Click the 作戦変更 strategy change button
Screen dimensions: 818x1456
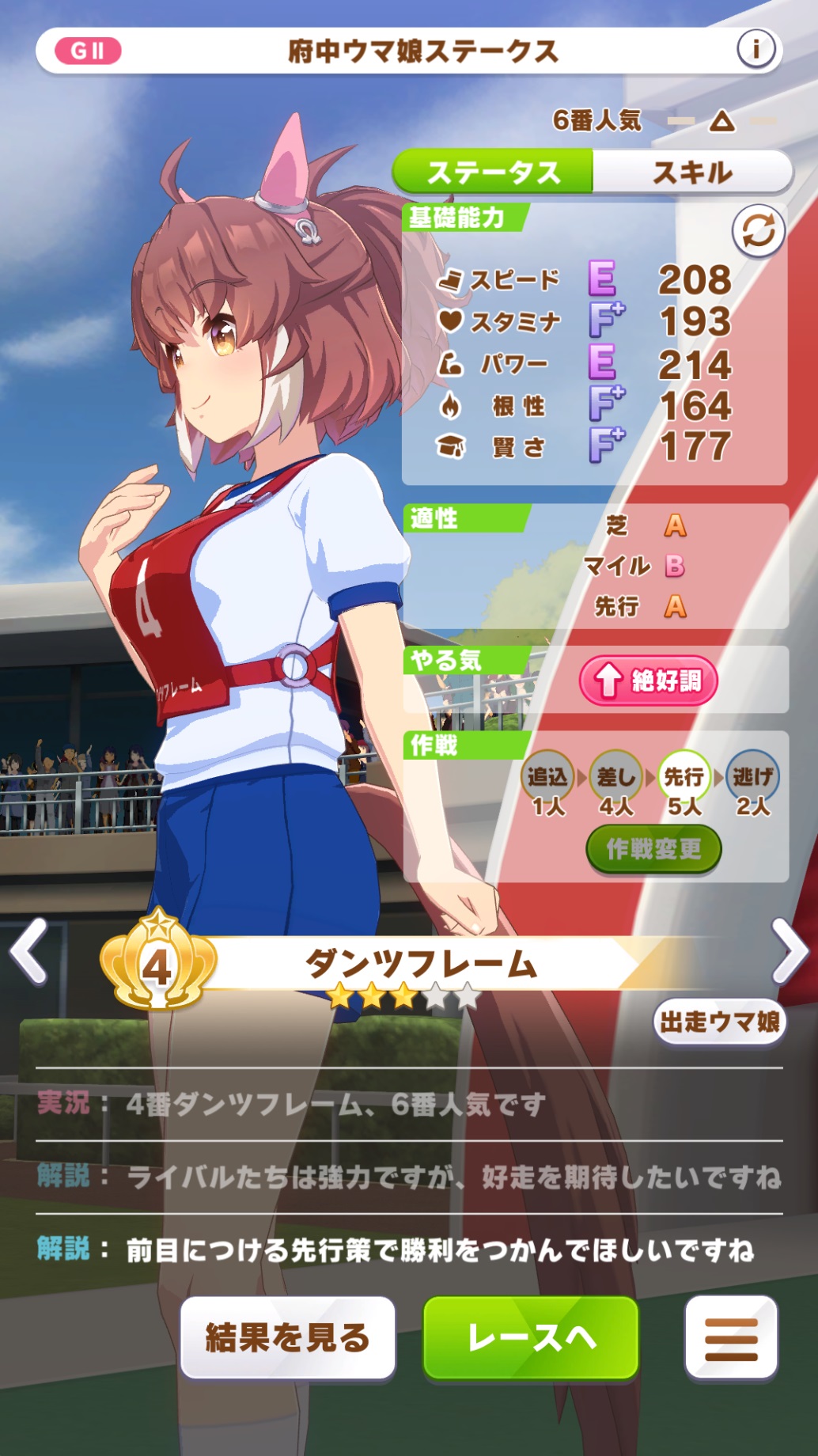(x=653, y=849)
